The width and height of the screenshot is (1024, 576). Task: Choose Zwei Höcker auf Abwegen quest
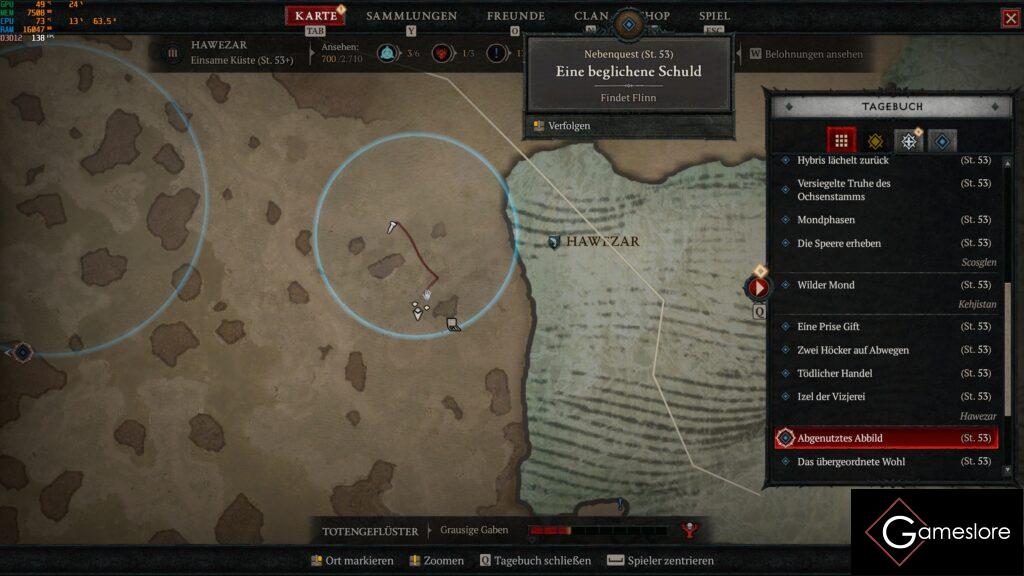[x=853, y=350]
